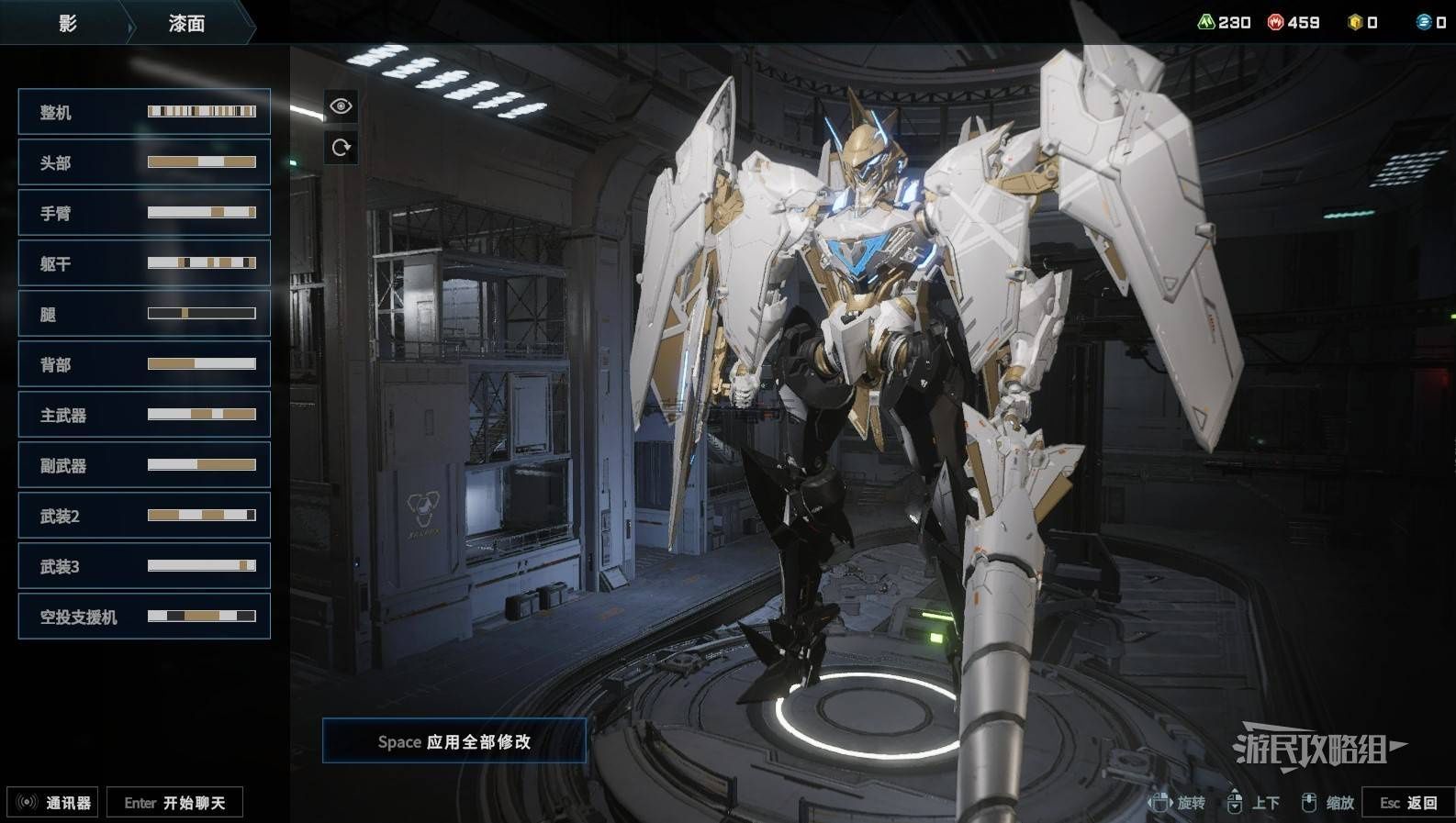Pick the 腿 paint entry
The width and height of the screenshot is (1456, 823).
[144, 314]
